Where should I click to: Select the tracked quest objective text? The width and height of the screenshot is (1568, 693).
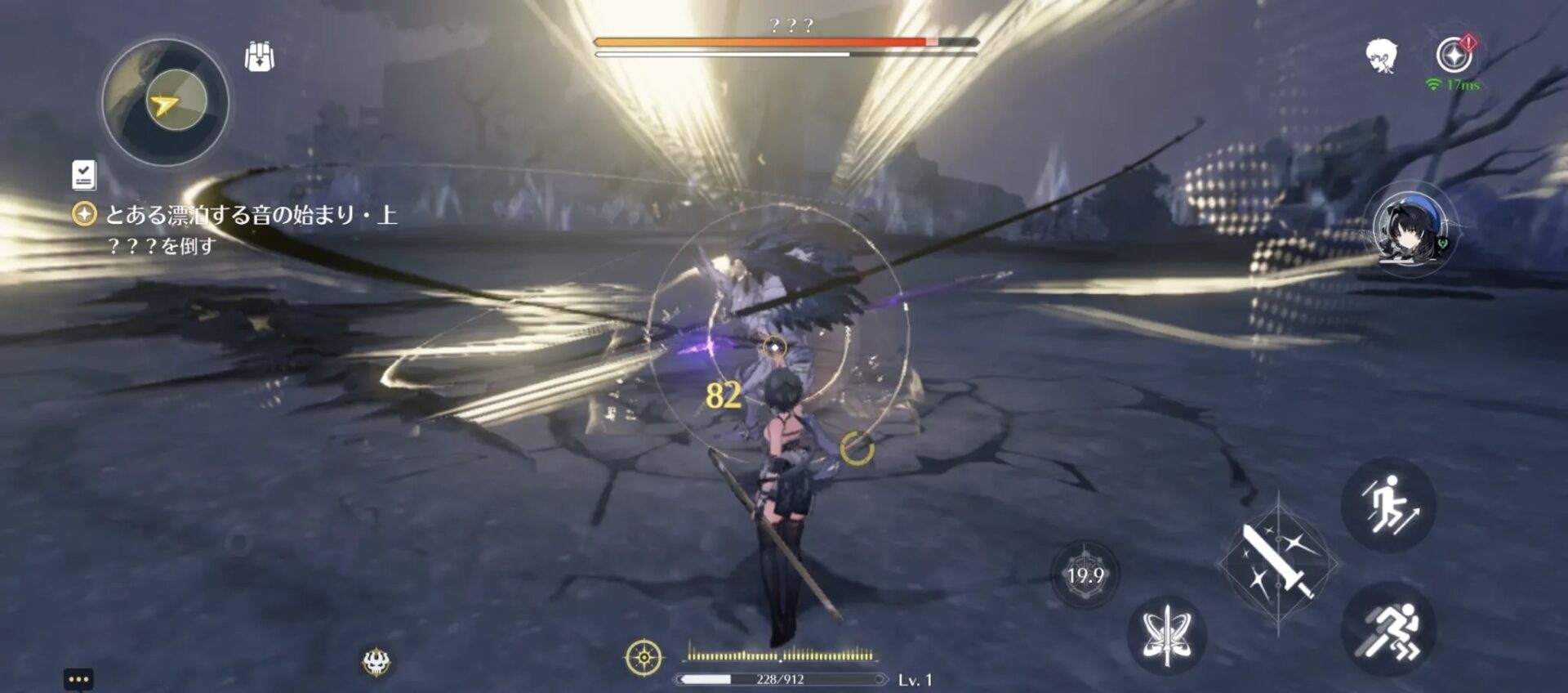point(251,216)
